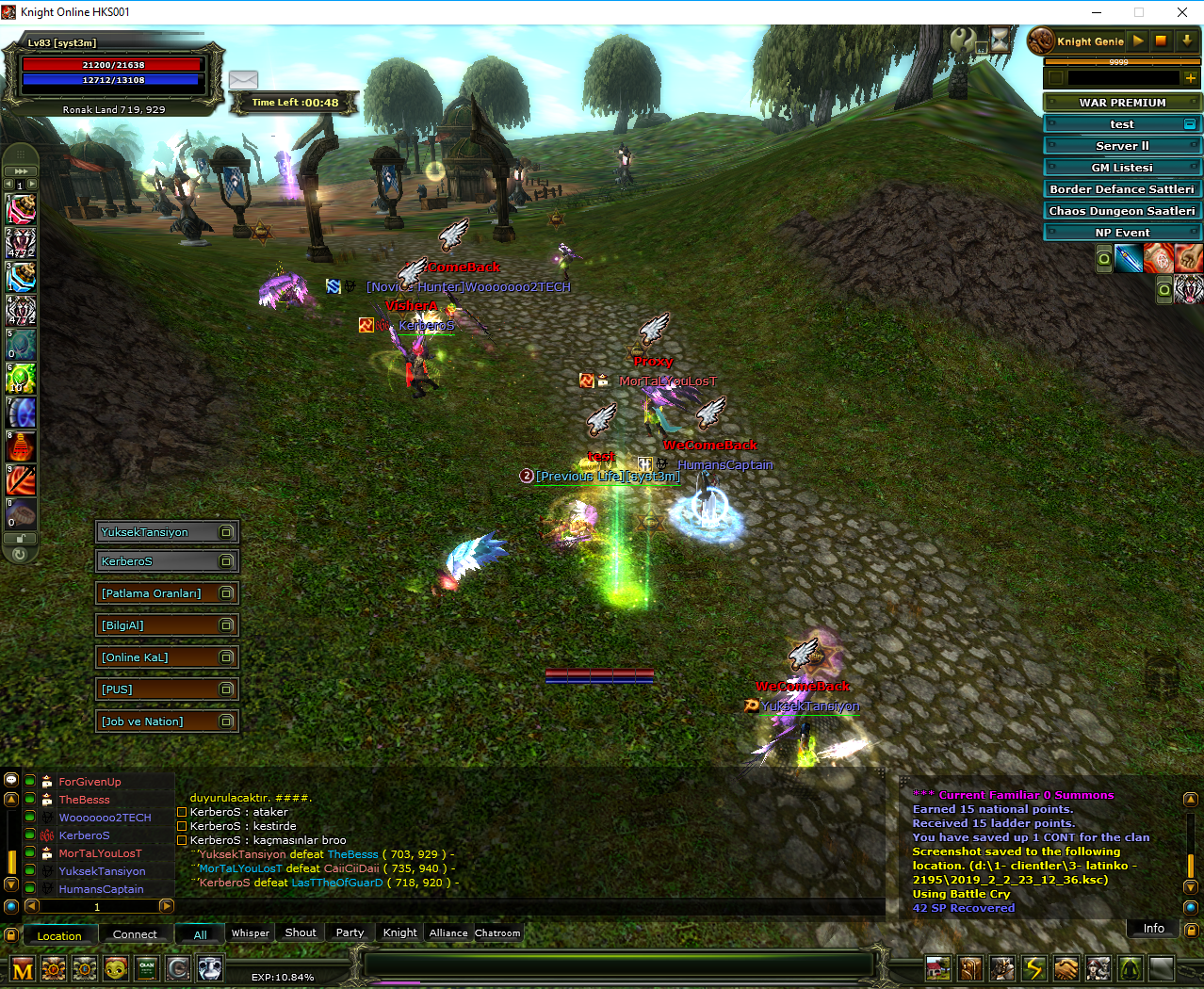Screen dimensions: 1204x989
Task: Select the Server II entry
Action: point(1121,146)
